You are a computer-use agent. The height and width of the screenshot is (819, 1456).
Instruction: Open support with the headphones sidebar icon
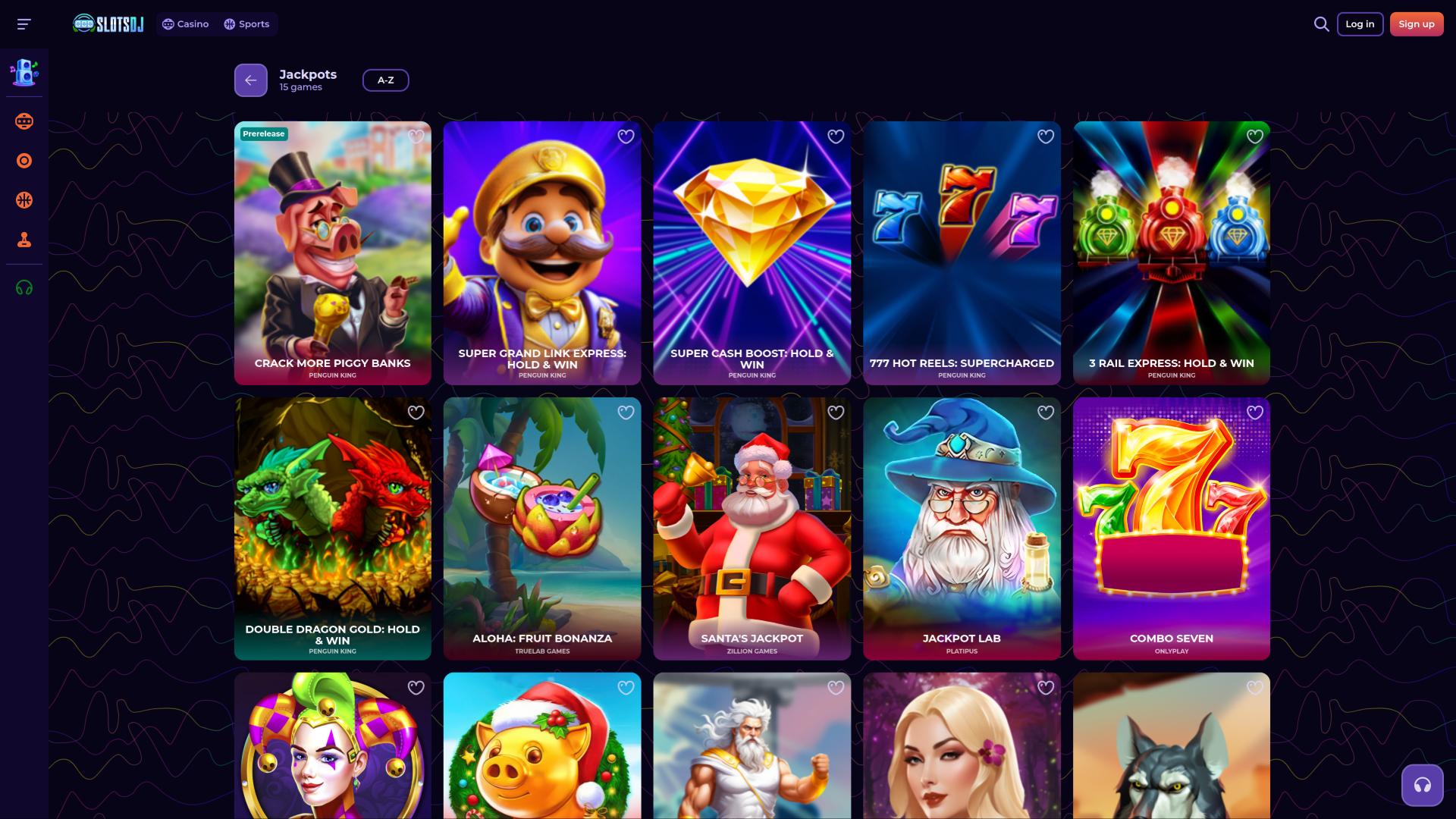pyautogui.click(x=24, y=287)
